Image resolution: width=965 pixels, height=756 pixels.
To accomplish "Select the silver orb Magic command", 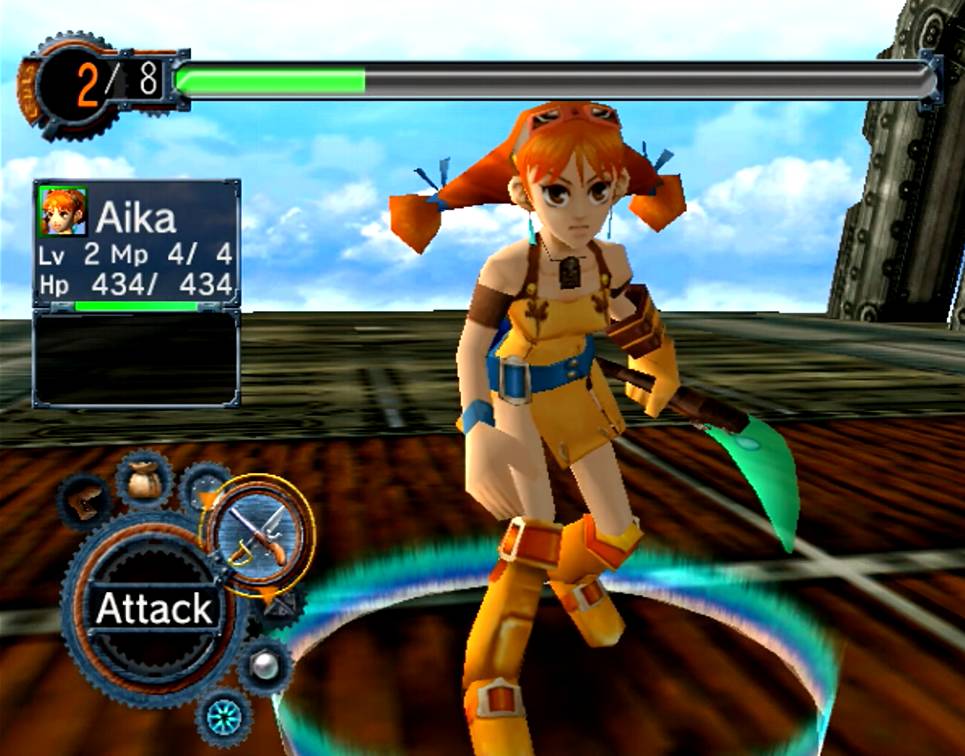I will 263,665.
